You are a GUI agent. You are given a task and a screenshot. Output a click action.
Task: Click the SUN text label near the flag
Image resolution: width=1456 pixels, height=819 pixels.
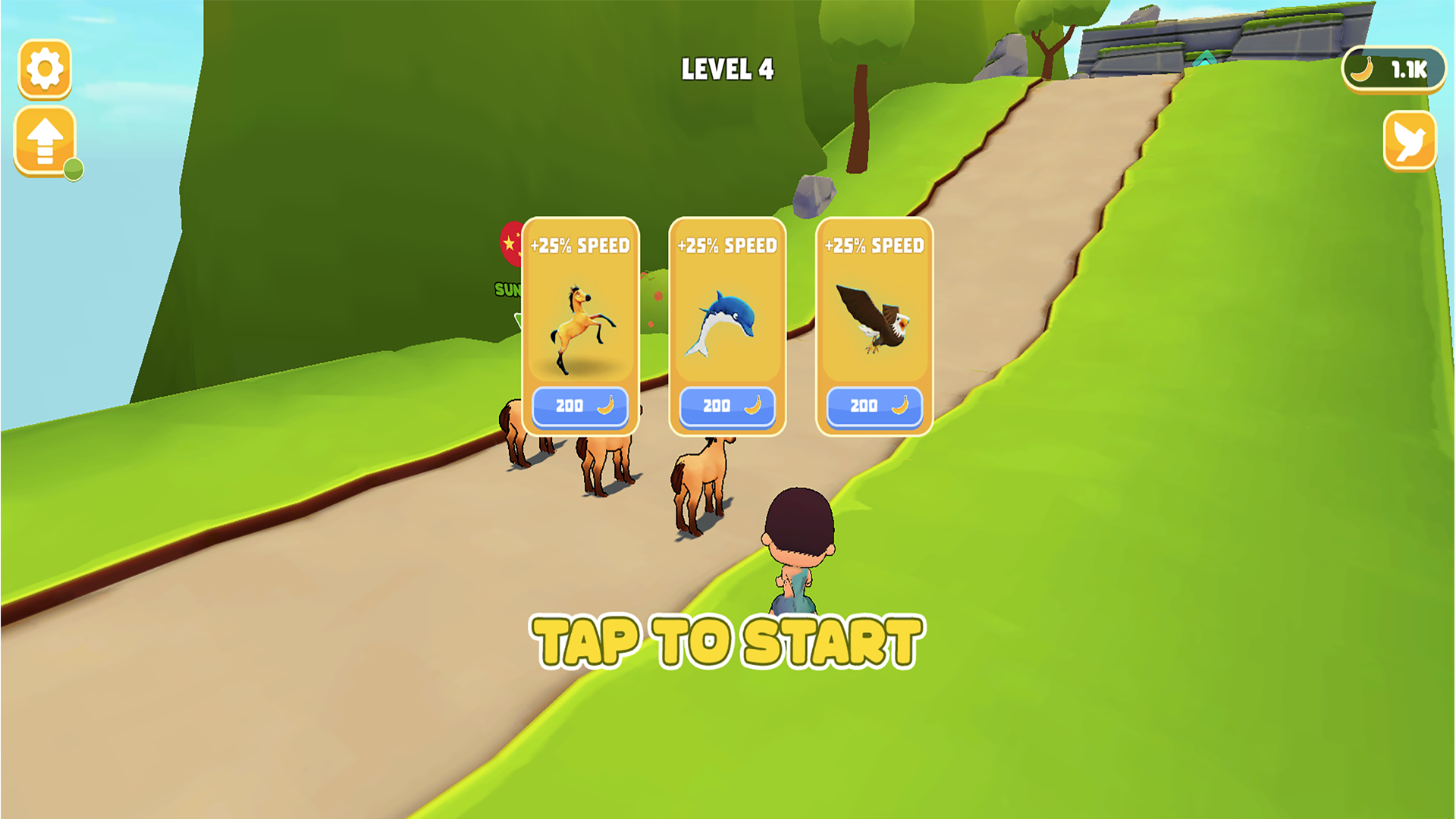[x=507, y=289]
